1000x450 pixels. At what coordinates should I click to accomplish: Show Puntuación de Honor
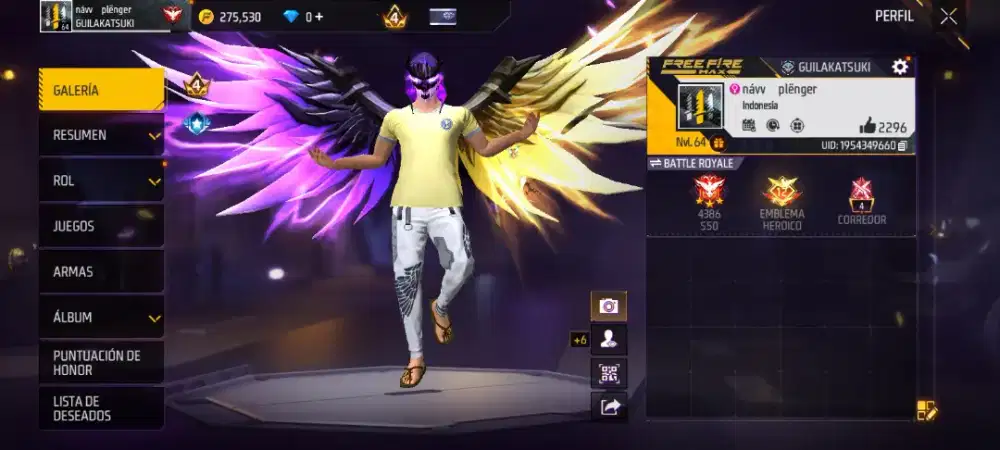coord(101,362)
